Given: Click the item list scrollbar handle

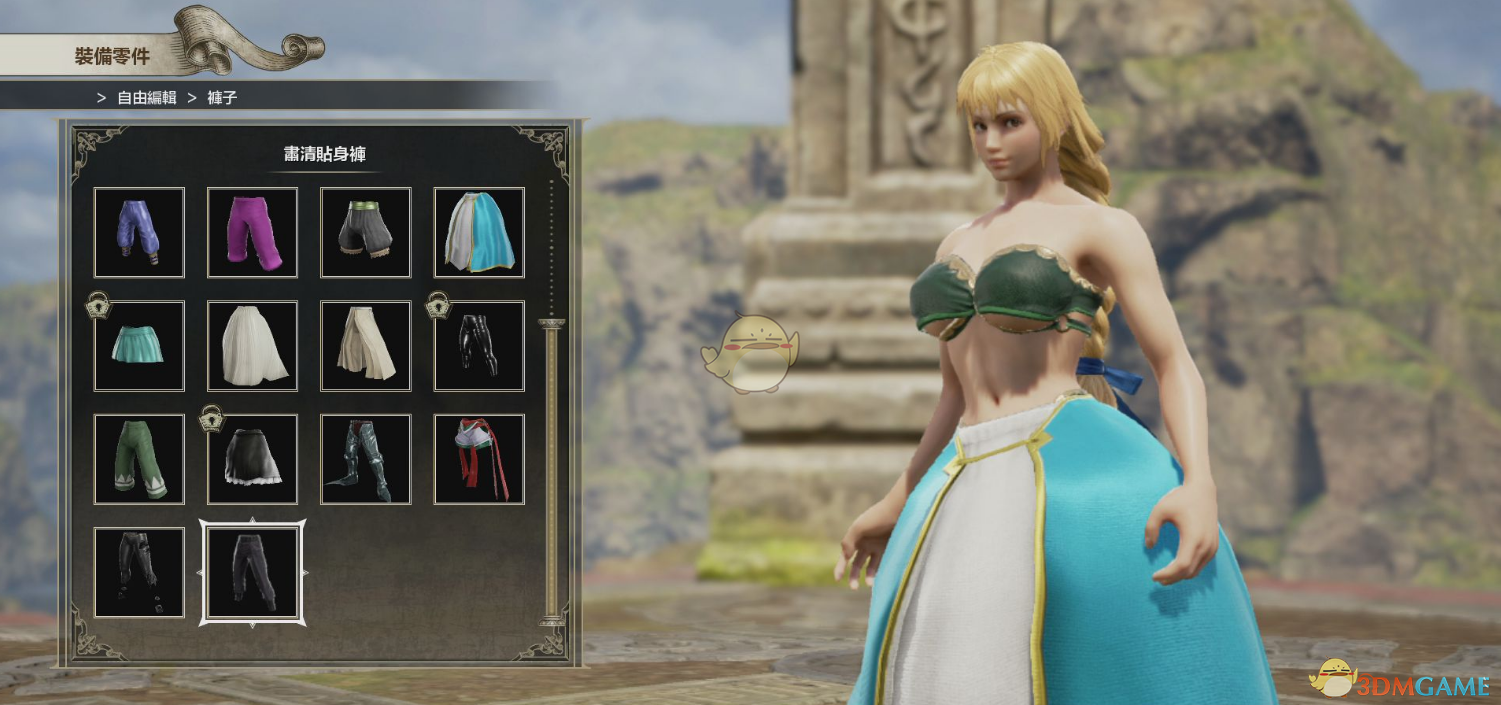Looking at the screenshot, I should pos(551,470).
